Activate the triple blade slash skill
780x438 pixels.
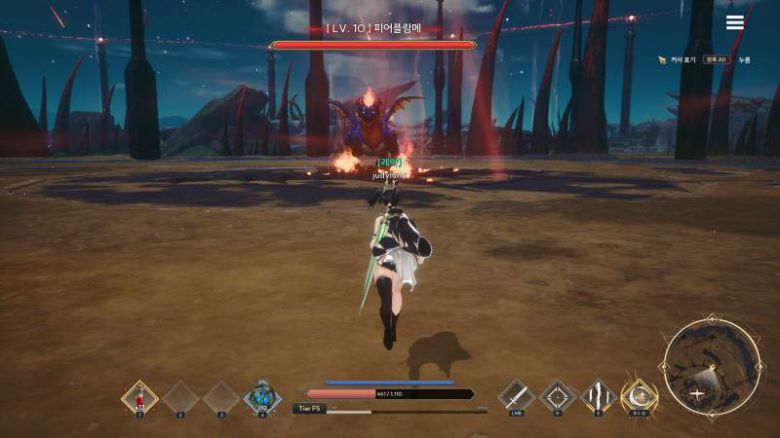point(598,396)
